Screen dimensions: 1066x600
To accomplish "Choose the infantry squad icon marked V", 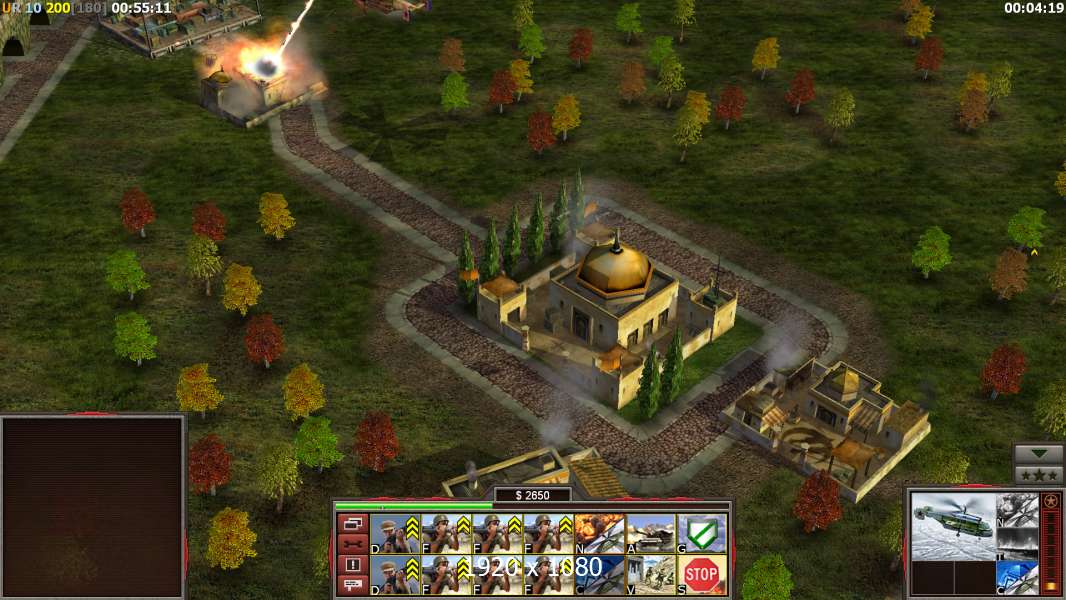I will click(651, 575).
